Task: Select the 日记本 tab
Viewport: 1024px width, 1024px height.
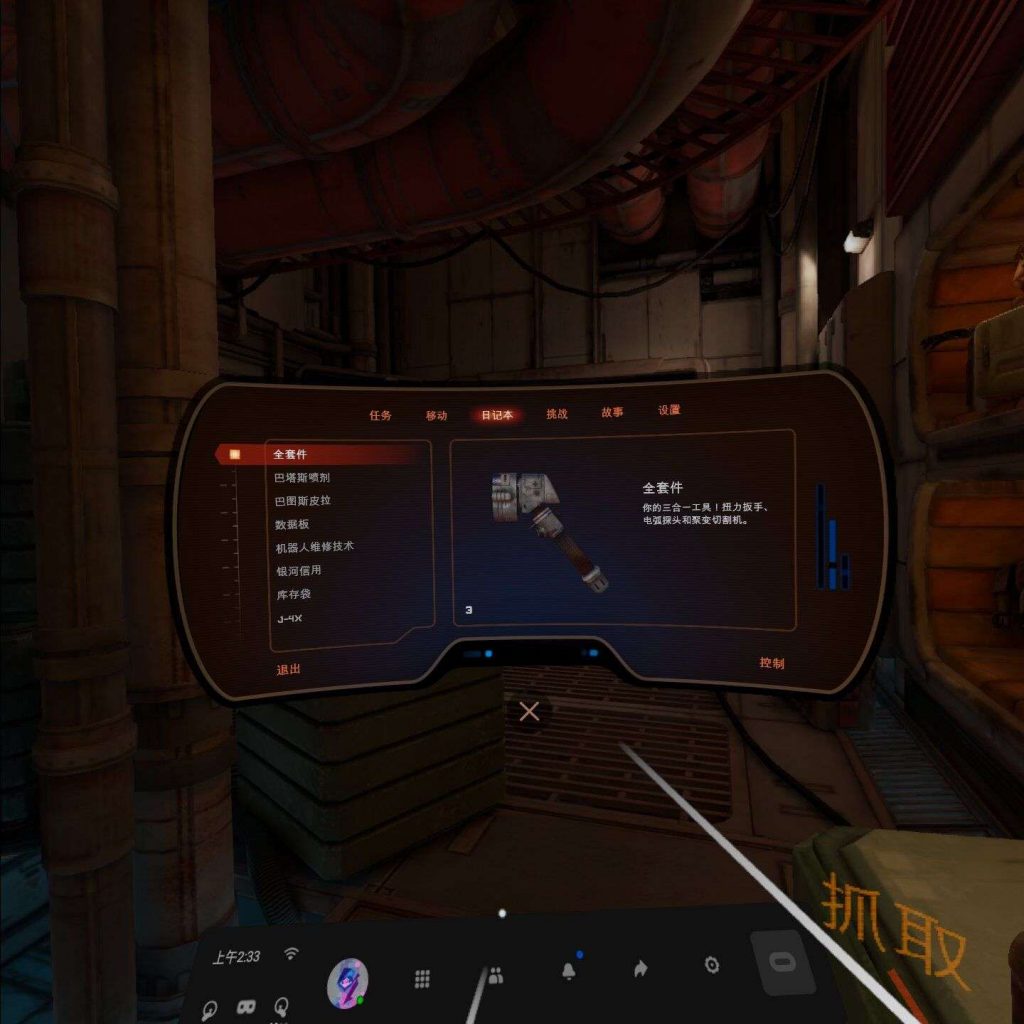Action: [x=497, y=415]
